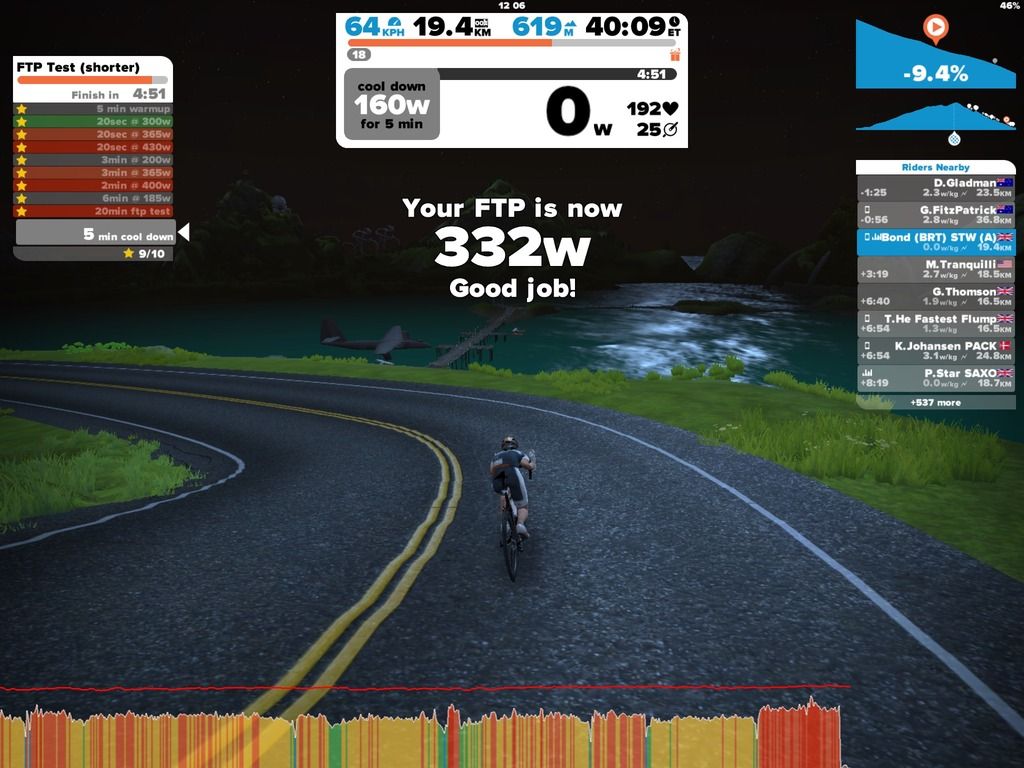The height and width of the screenshot is (768, 1024).
Task: Select D.Gladman in Riders Nearby list
Action: 935,188
